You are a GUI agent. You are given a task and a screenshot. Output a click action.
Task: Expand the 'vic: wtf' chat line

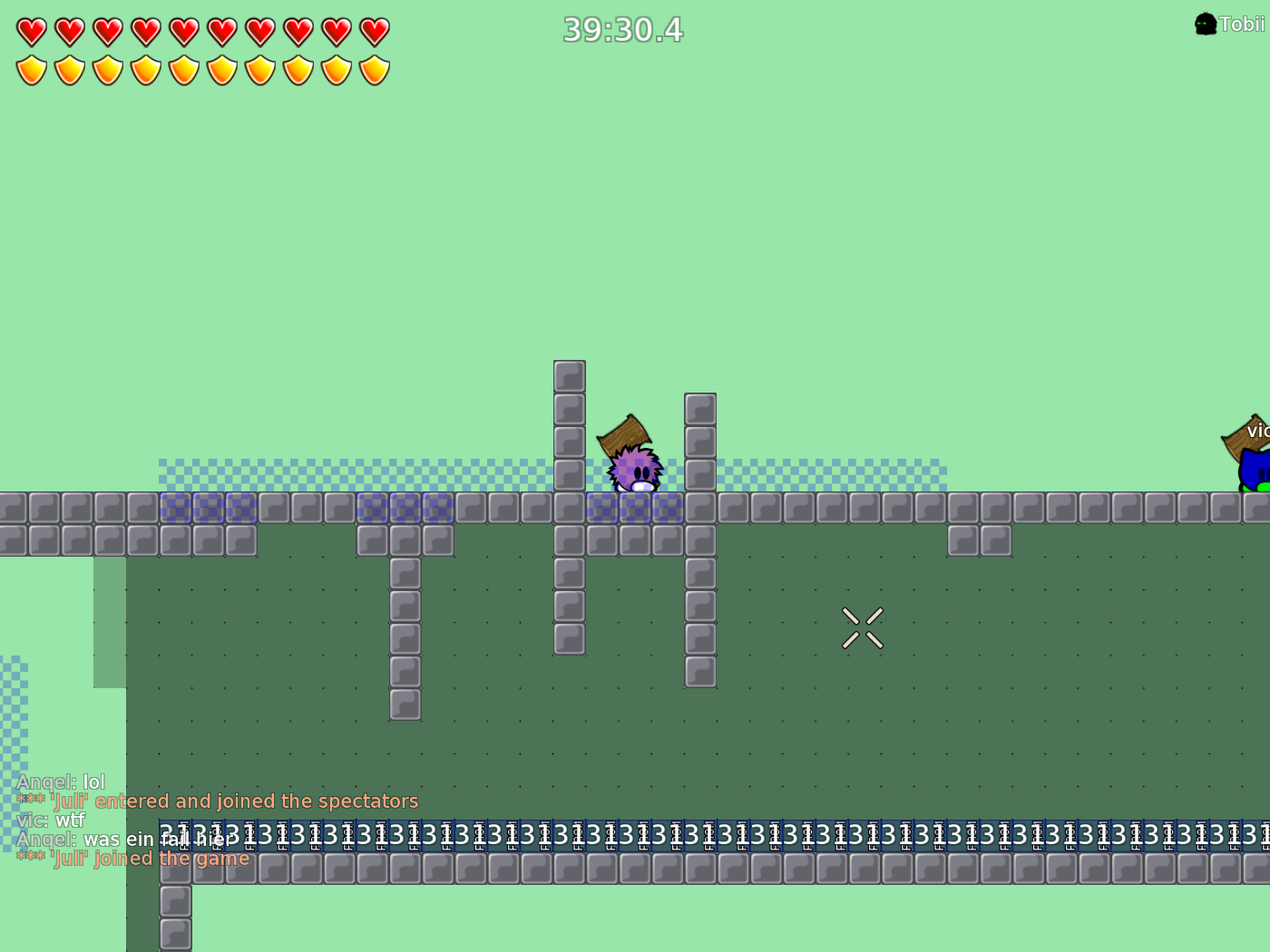tap(49, 820)
